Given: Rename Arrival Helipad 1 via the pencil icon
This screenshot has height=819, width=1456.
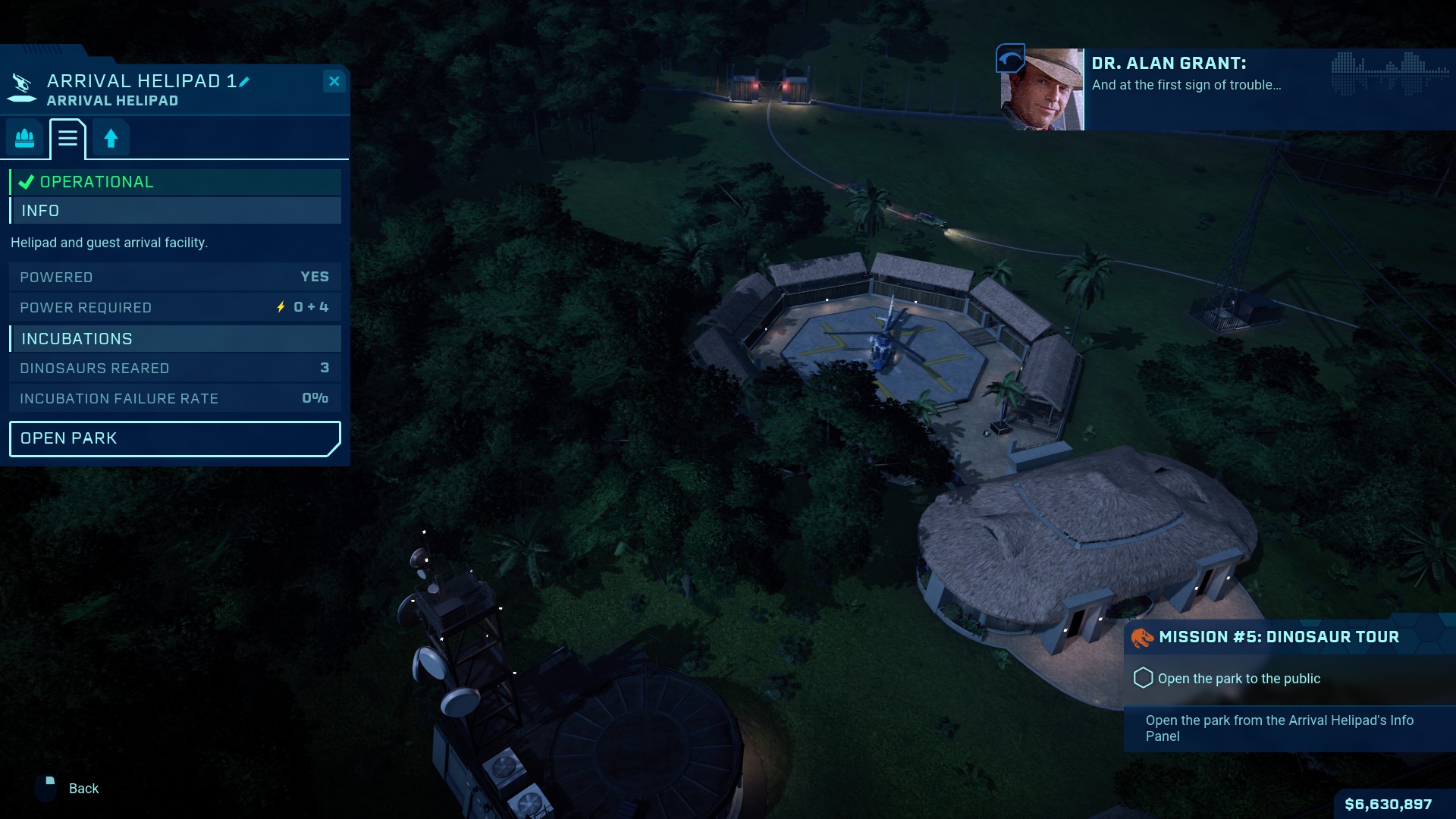Looking at the screenshot, I should [244, 81].
